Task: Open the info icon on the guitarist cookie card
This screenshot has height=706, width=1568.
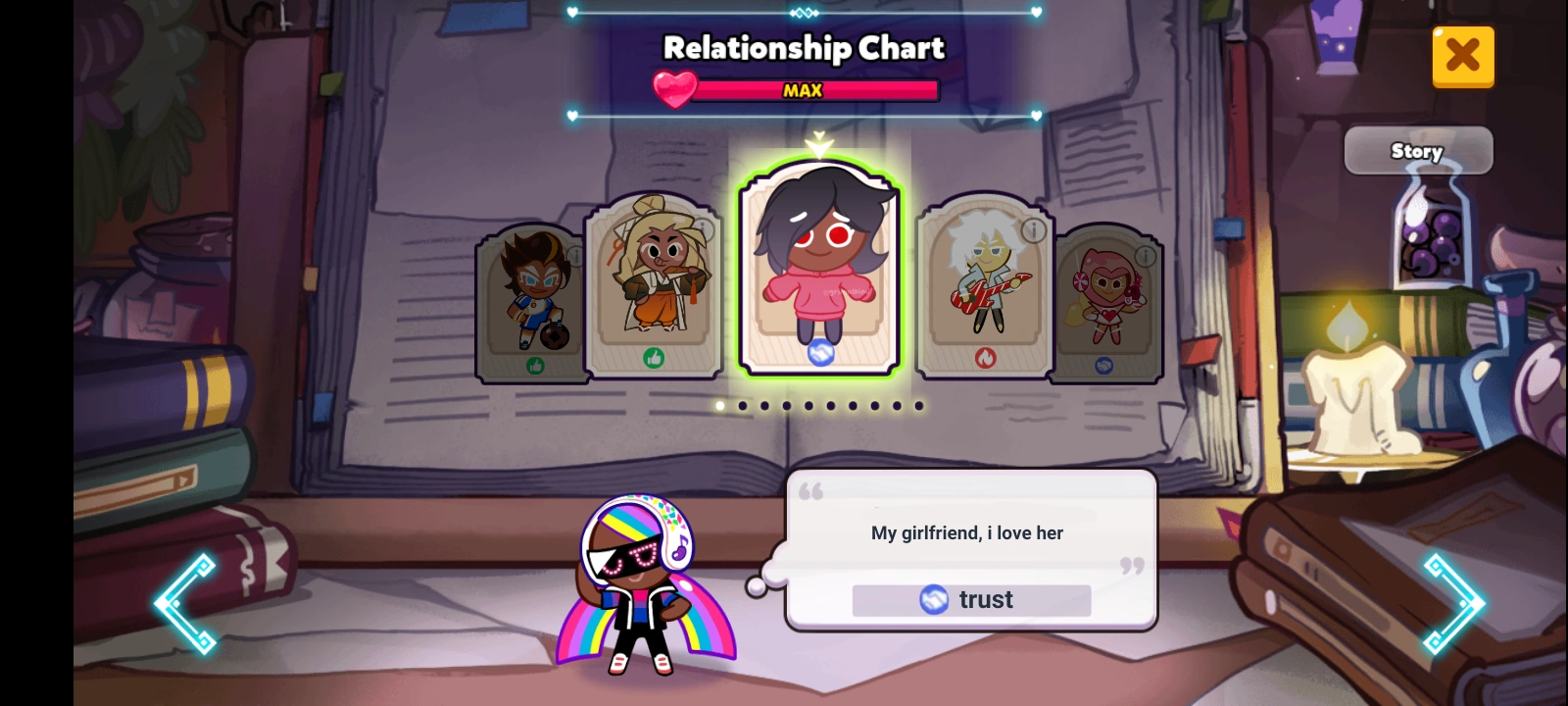Action: coord(1032,231)
